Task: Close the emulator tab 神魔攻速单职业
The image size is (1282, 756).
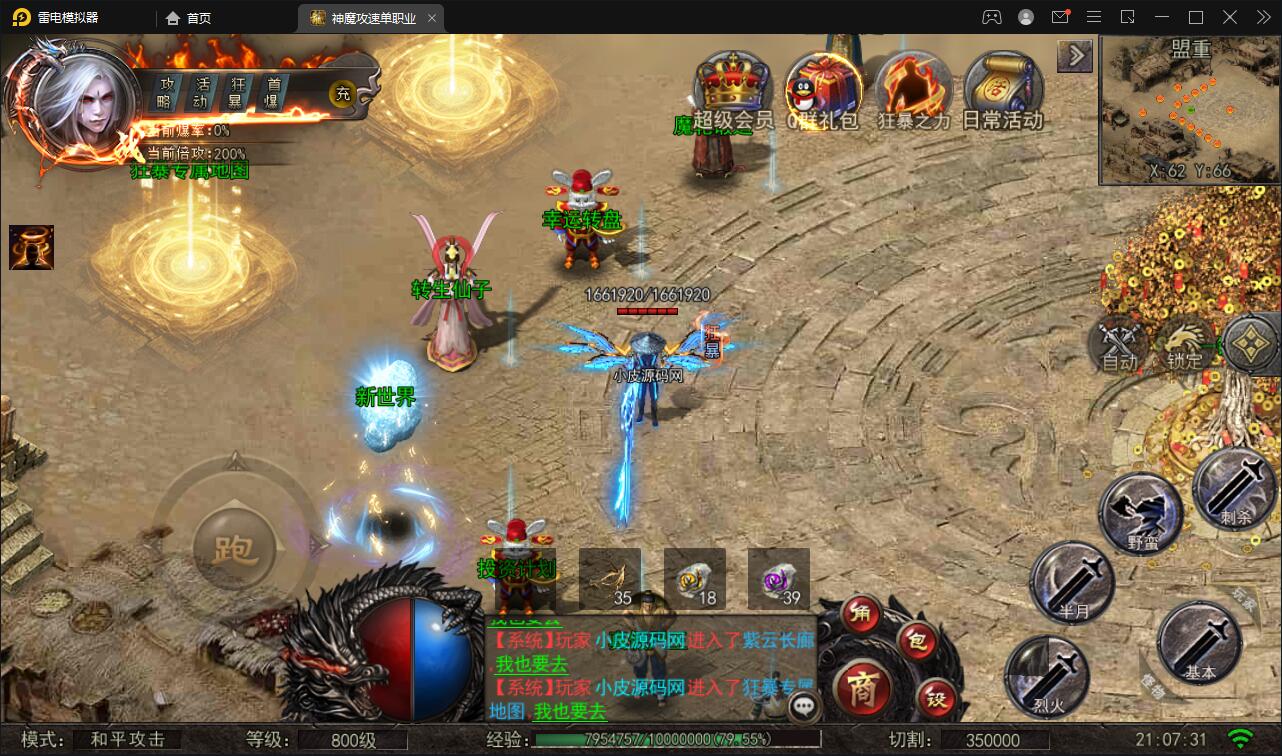Action: point(431,18)
